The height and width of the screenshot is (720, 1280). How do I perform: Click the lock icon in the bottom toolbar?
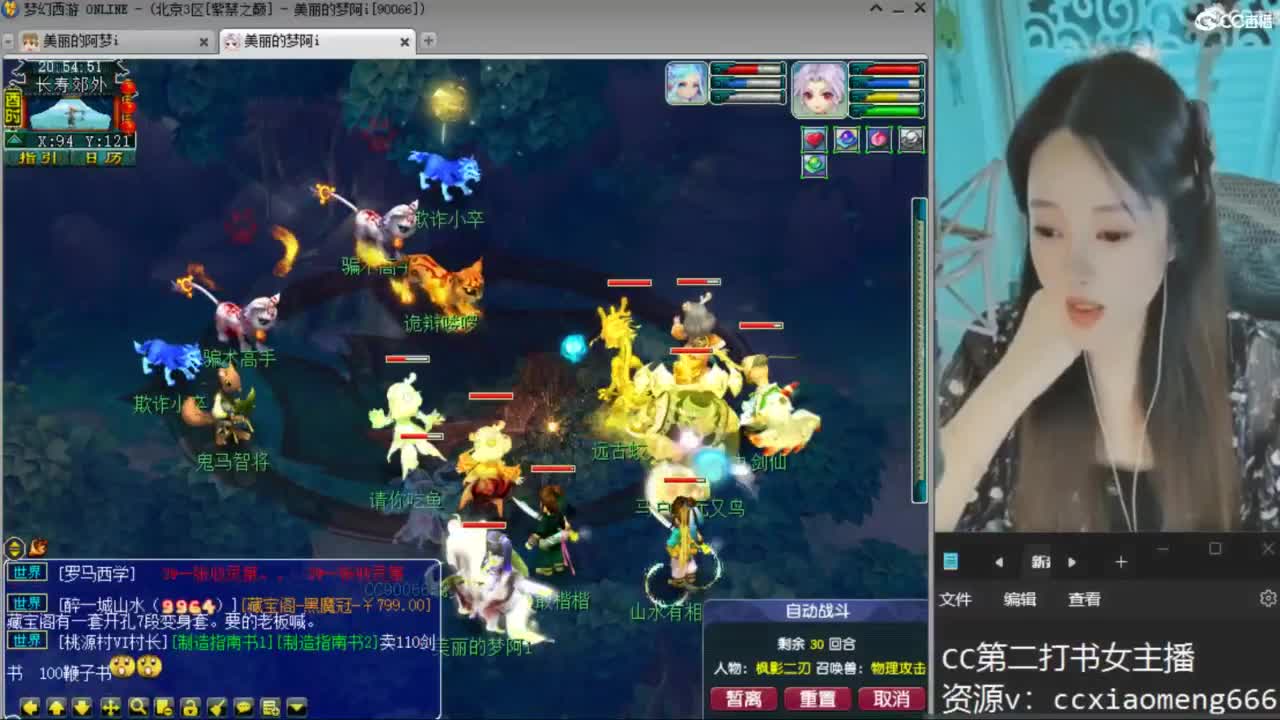192,705
